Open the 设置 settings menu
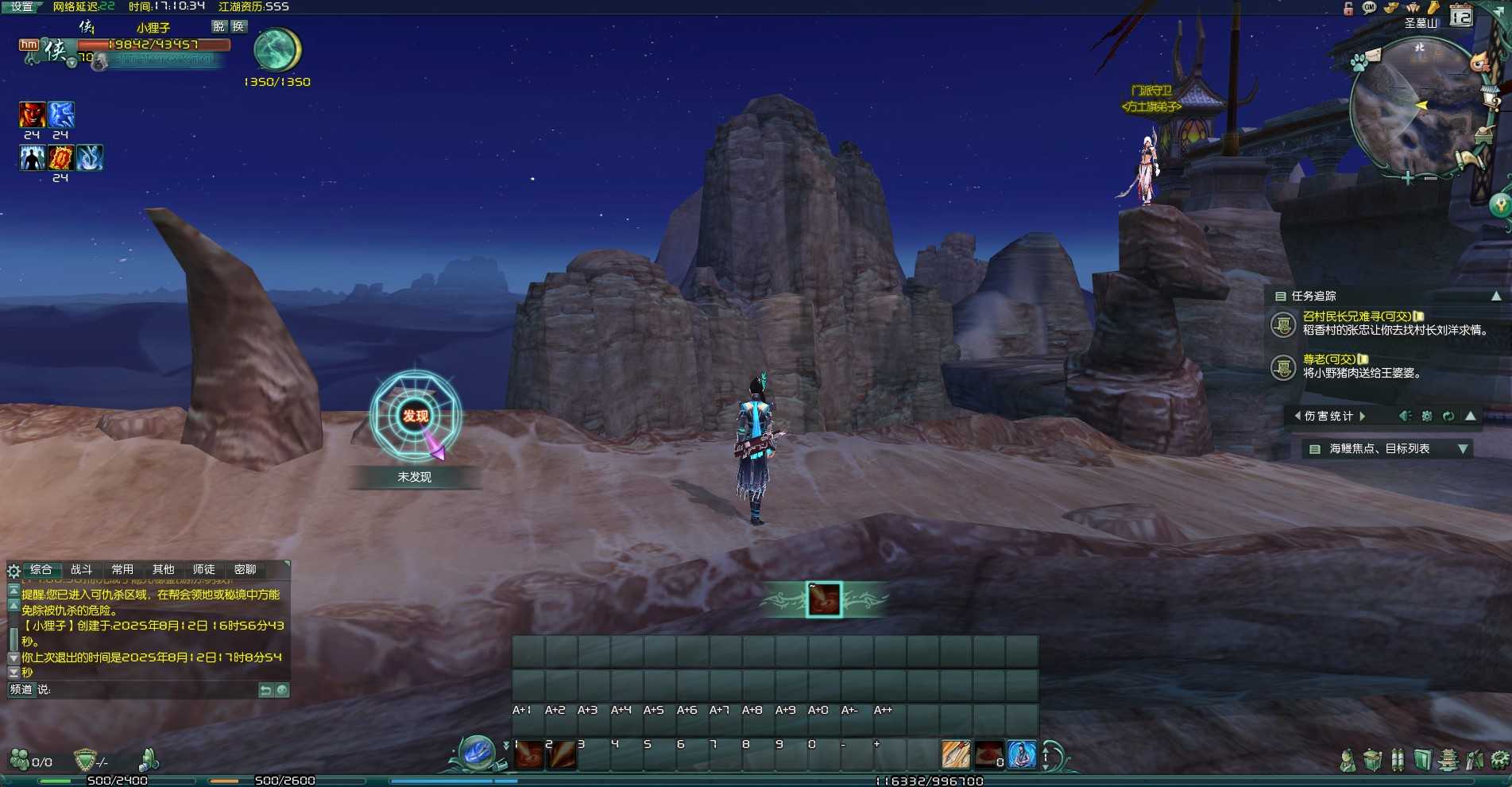 click(x=21, y=6)
